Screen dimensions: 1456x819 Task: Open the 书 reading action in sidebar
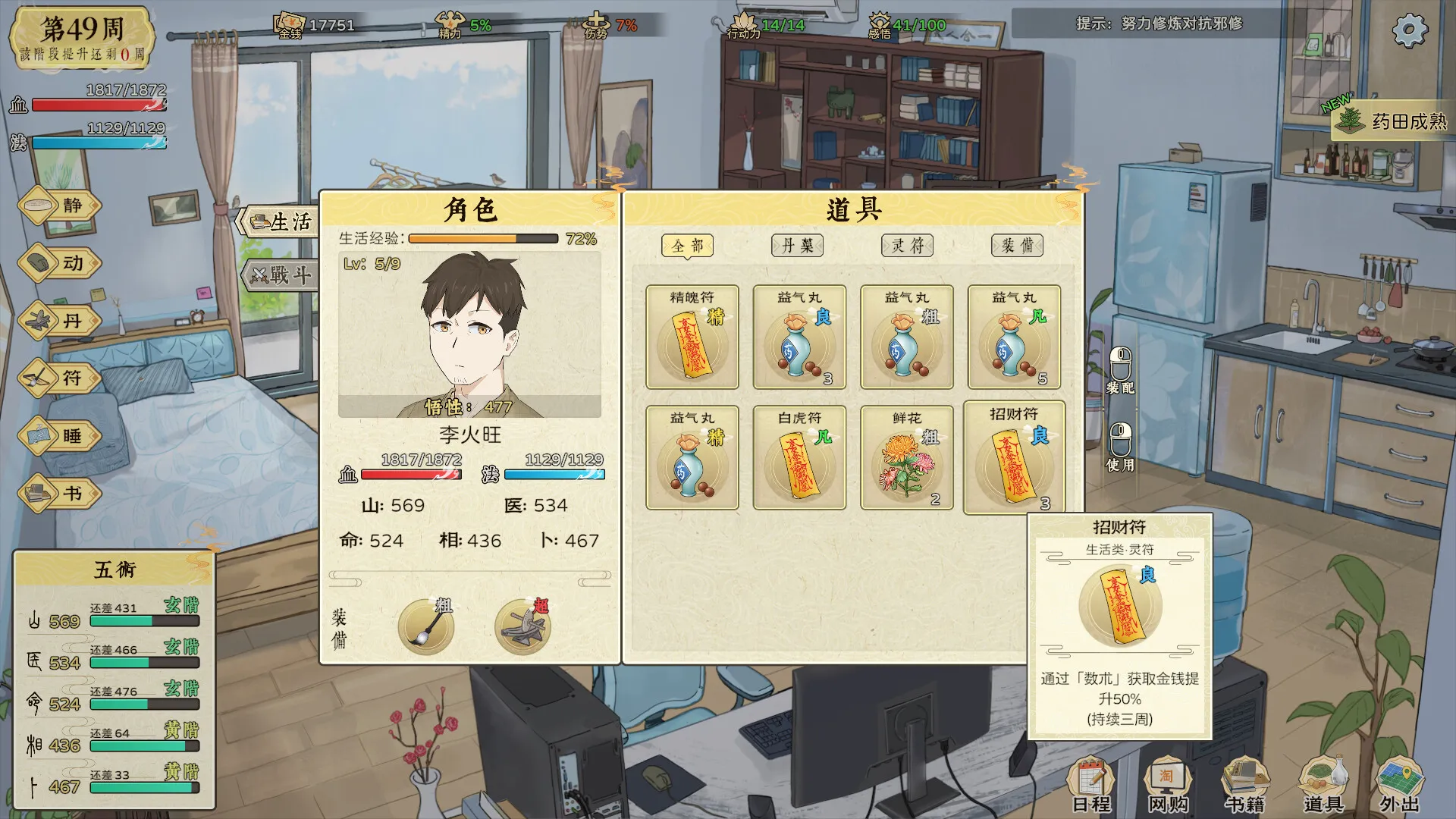point(59,494)
